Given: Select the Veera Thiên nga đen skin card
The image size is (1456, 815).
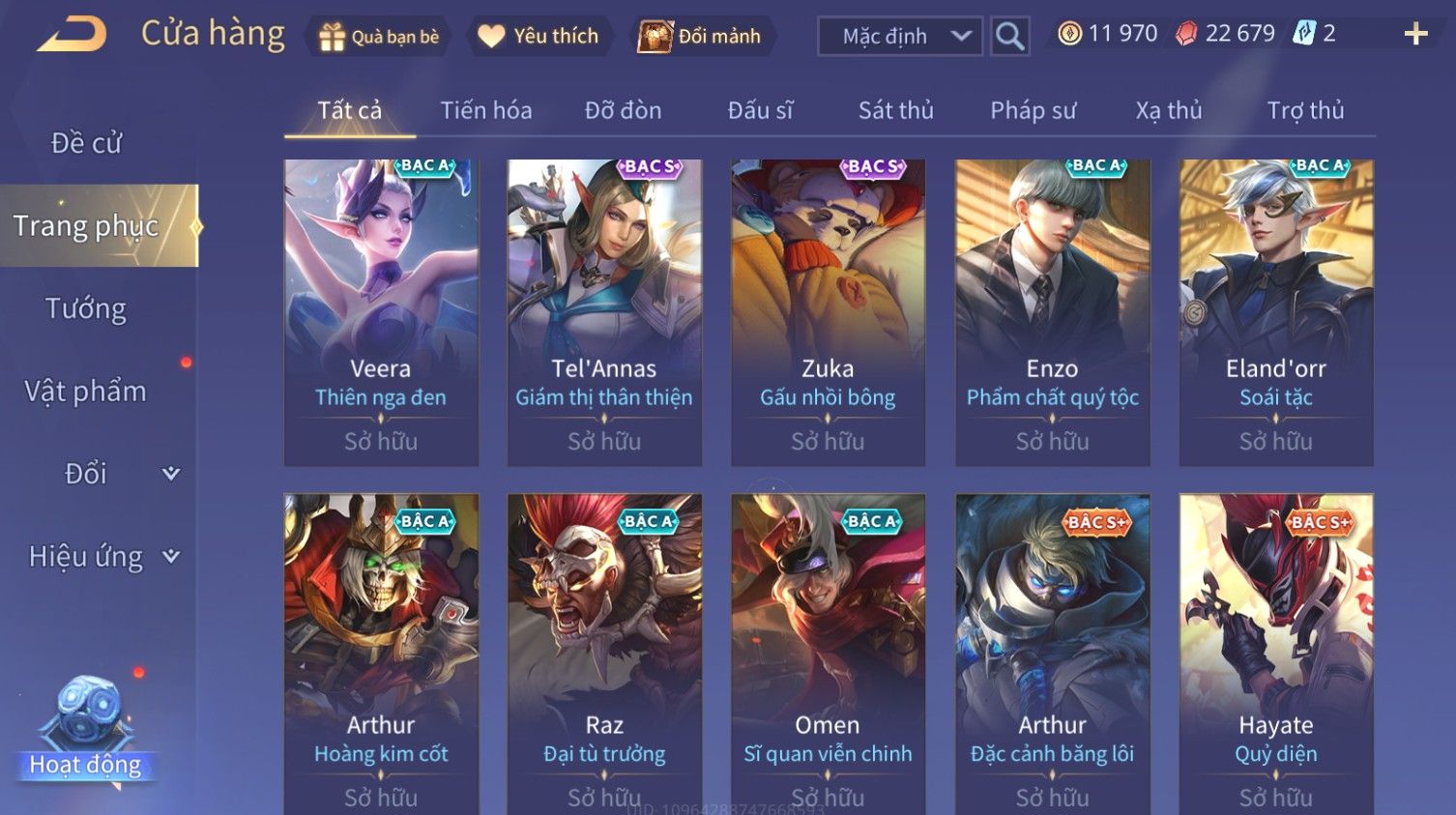Looking at the screenshot, I should (381, 311).
